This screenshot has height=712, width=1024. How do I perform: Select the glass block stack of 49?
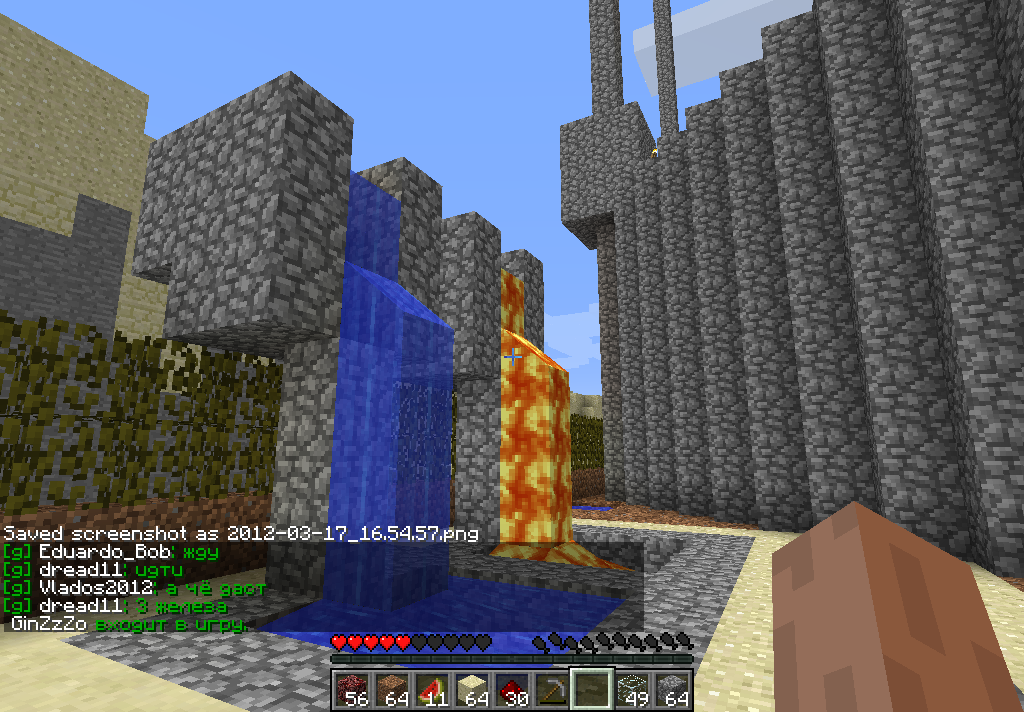(x=631, y=689)
